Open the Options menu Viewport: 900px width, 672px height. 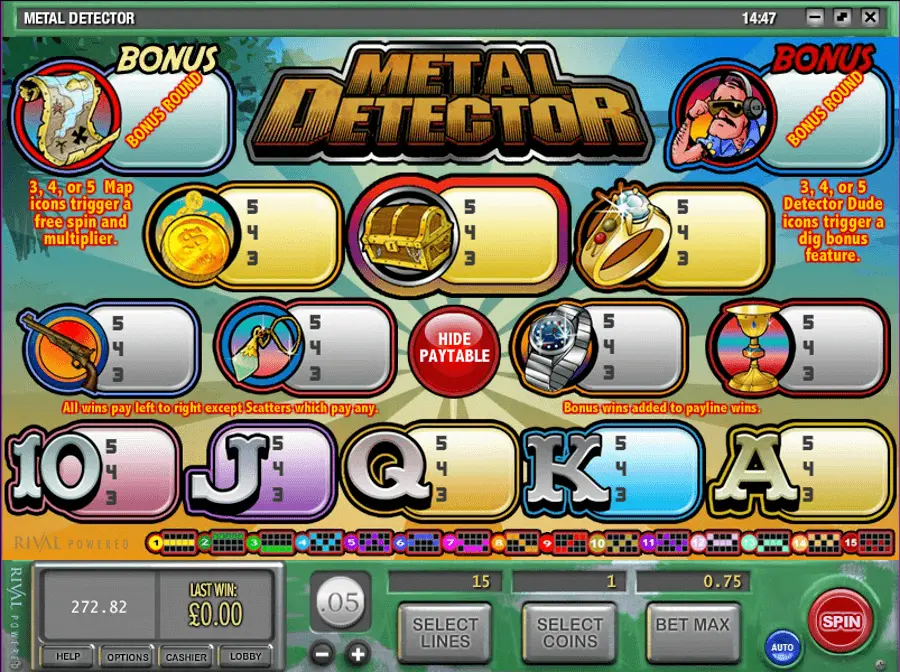pyautogui.click(x=128, y=656)
